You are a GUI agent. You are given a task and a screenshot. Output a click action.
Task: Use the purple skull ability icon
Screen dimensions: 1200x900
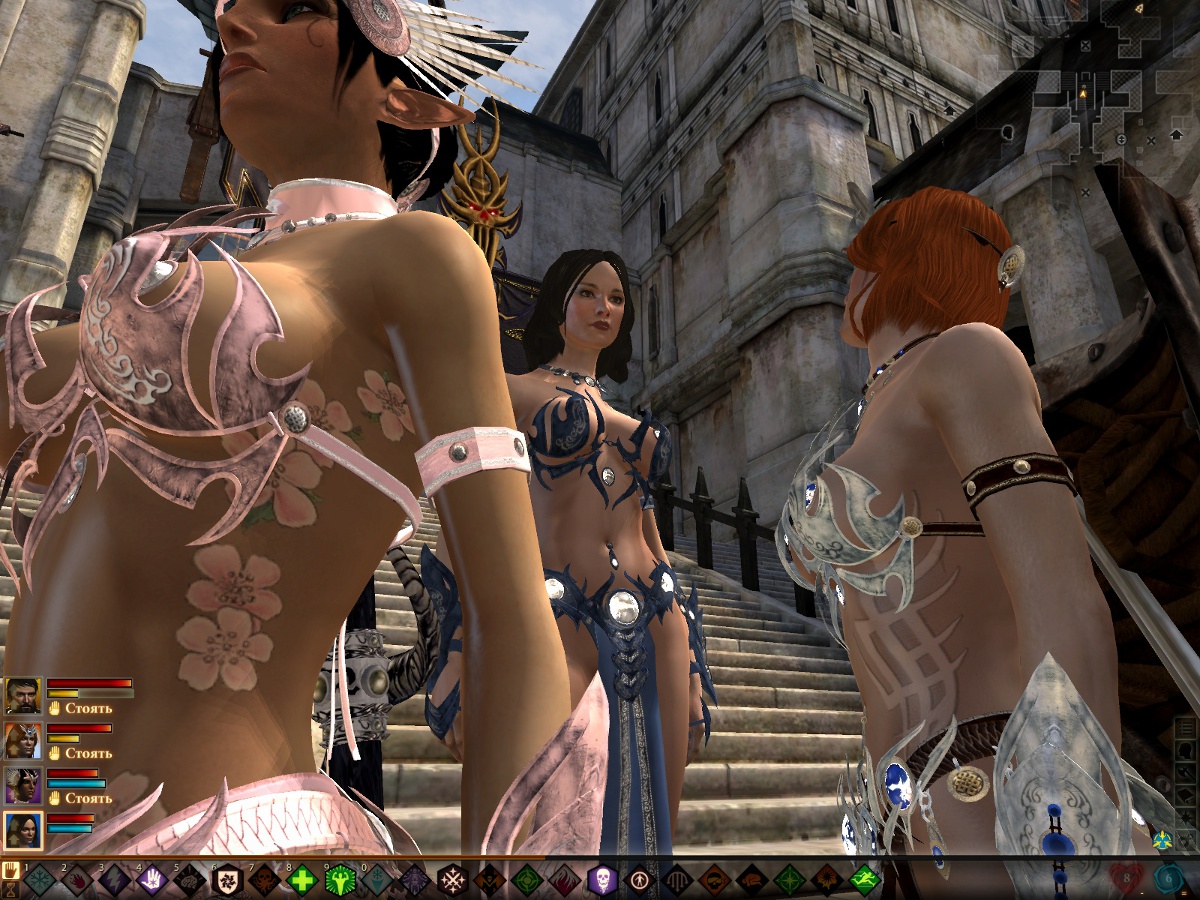[603, 880]
